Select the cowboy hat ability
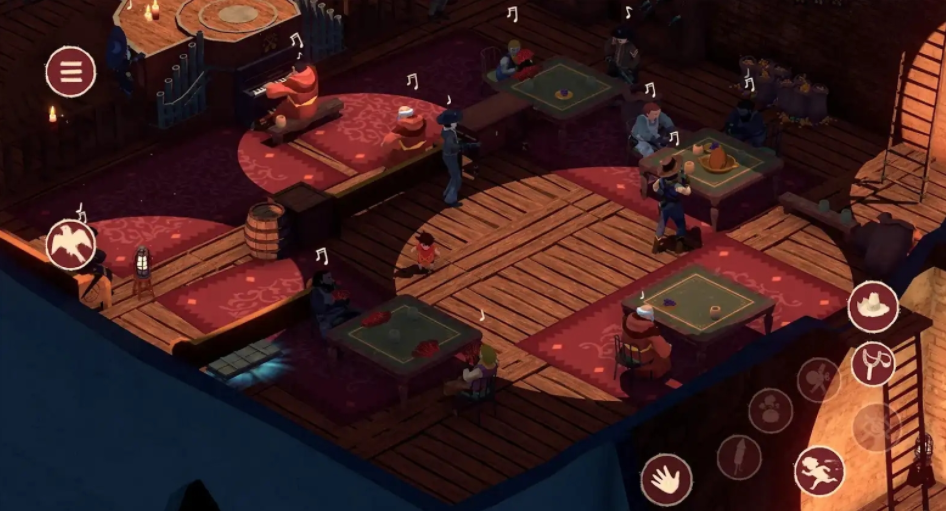This screenshot has height=511, width=946. pos(873,306)
